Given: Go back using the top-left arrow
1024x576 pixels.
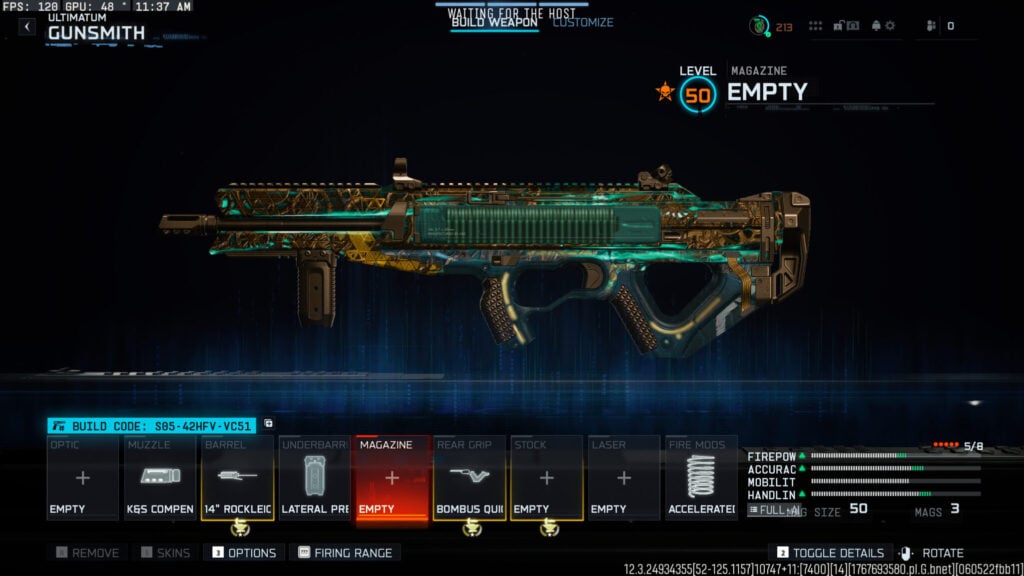Looking at the screenshot, I should point(27,27).
